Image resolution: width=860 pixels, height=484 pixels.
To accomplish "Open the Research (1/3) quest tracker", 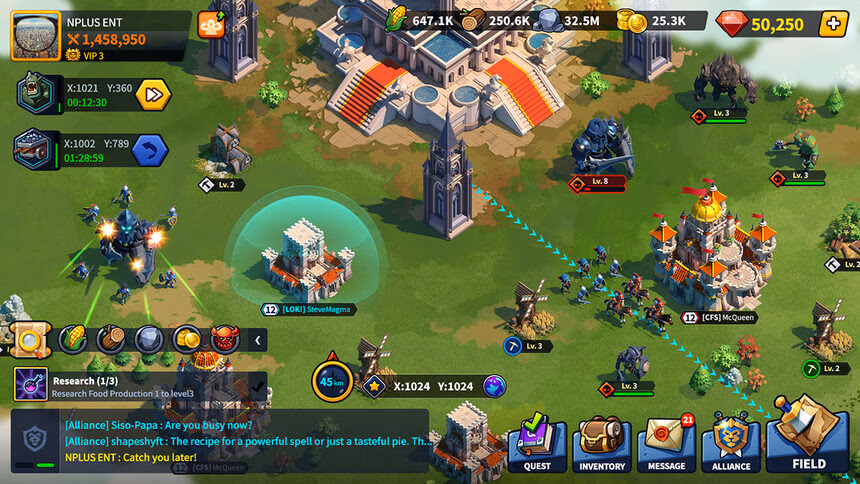I will pyautogui.click(x=140, y=385).
